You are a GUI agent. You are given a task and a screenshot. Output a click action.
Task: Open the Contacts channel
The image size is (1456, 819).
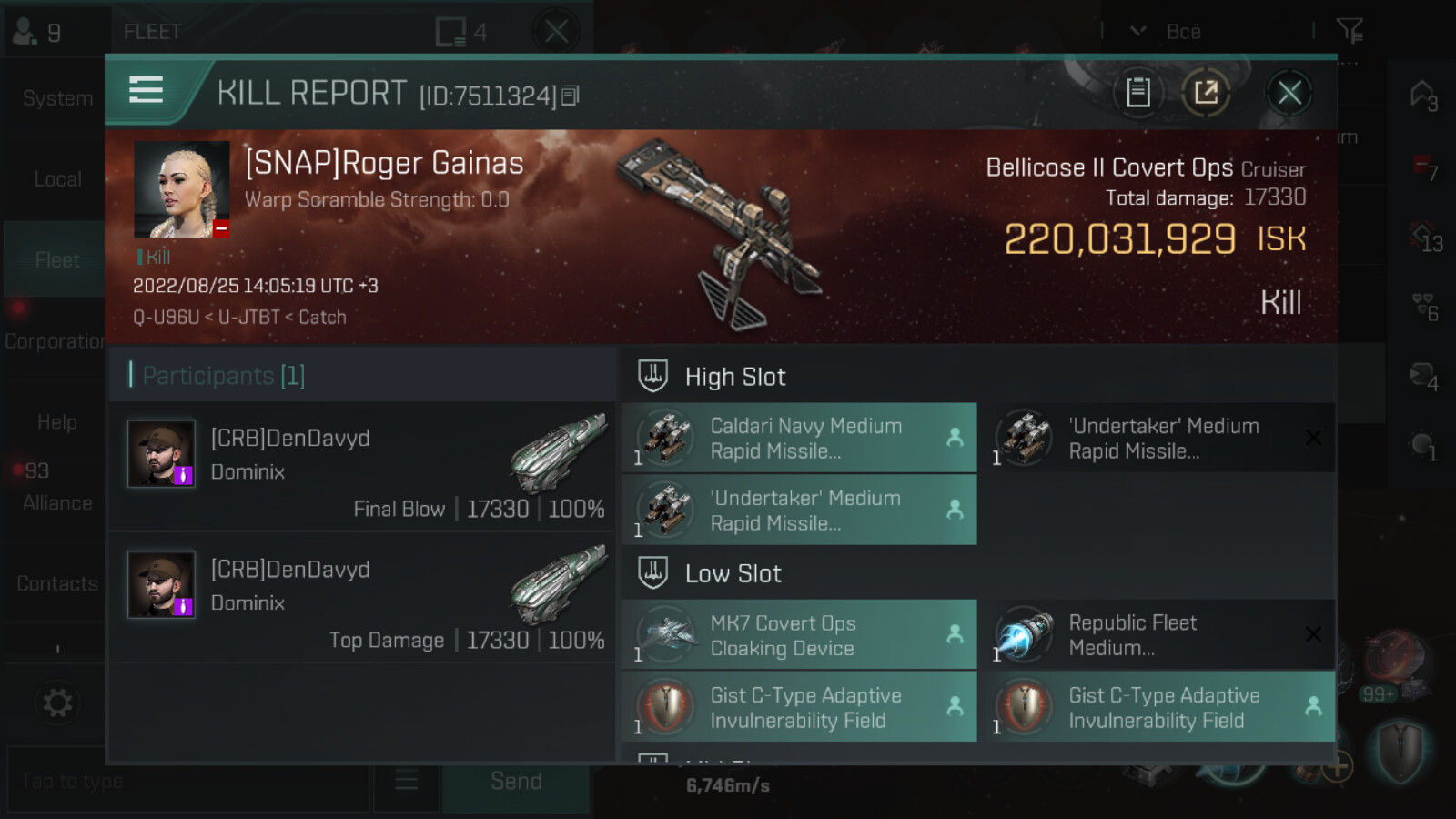(56, 583)
